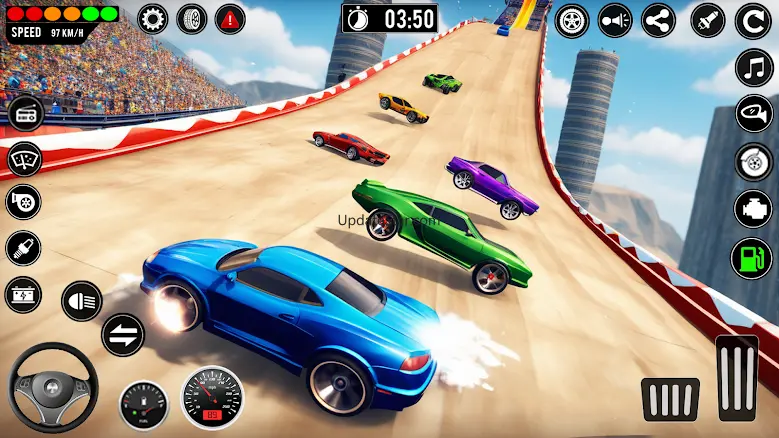Tap the engine icon button
This screenshot has height=438, width=779.
(x=754, y=209)
